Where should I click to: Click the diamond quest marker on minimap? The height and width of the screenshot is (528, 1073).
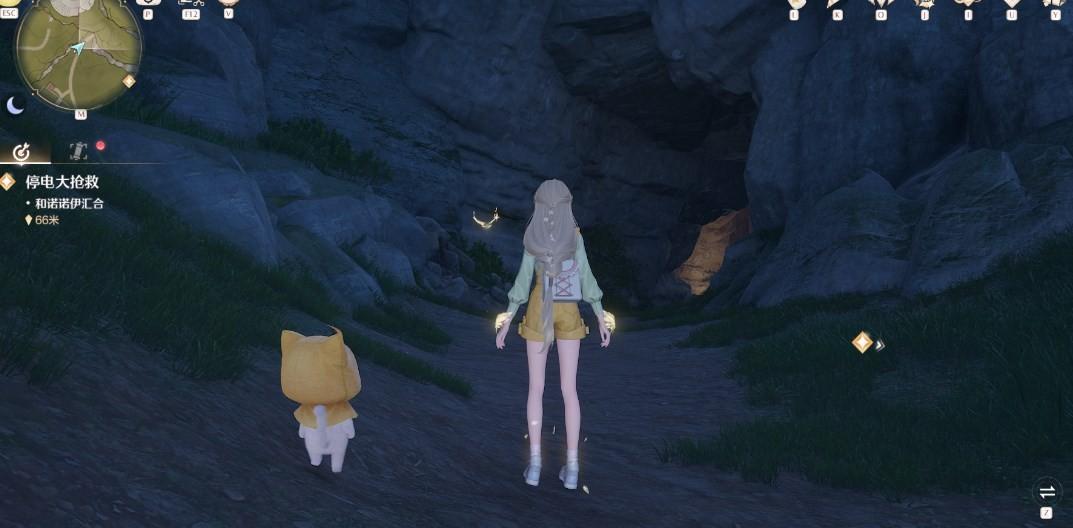click(x=129, y=81)
